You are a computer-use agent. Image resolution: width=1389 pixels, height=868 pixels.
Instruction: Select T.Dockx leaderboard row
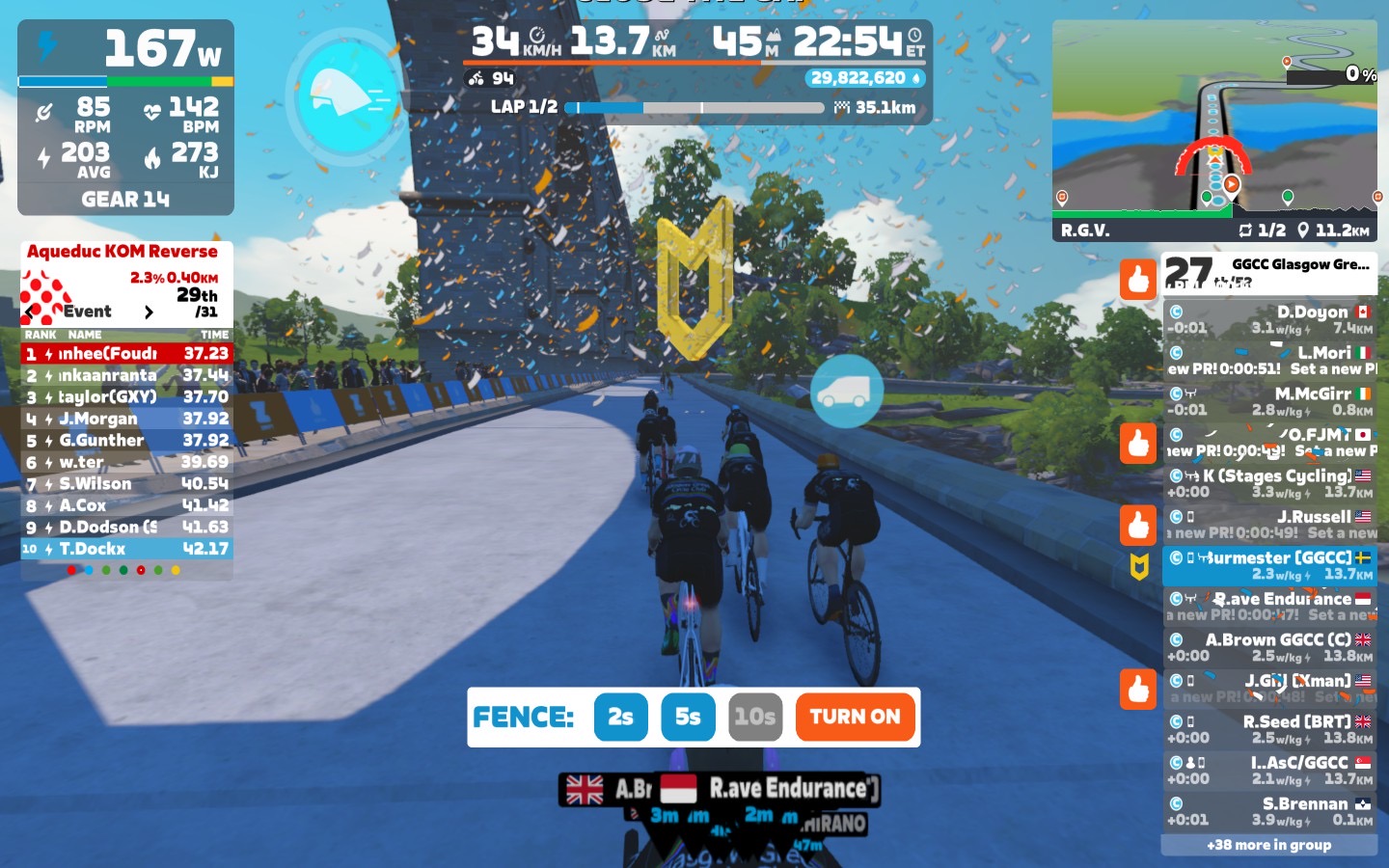point(126,549)
